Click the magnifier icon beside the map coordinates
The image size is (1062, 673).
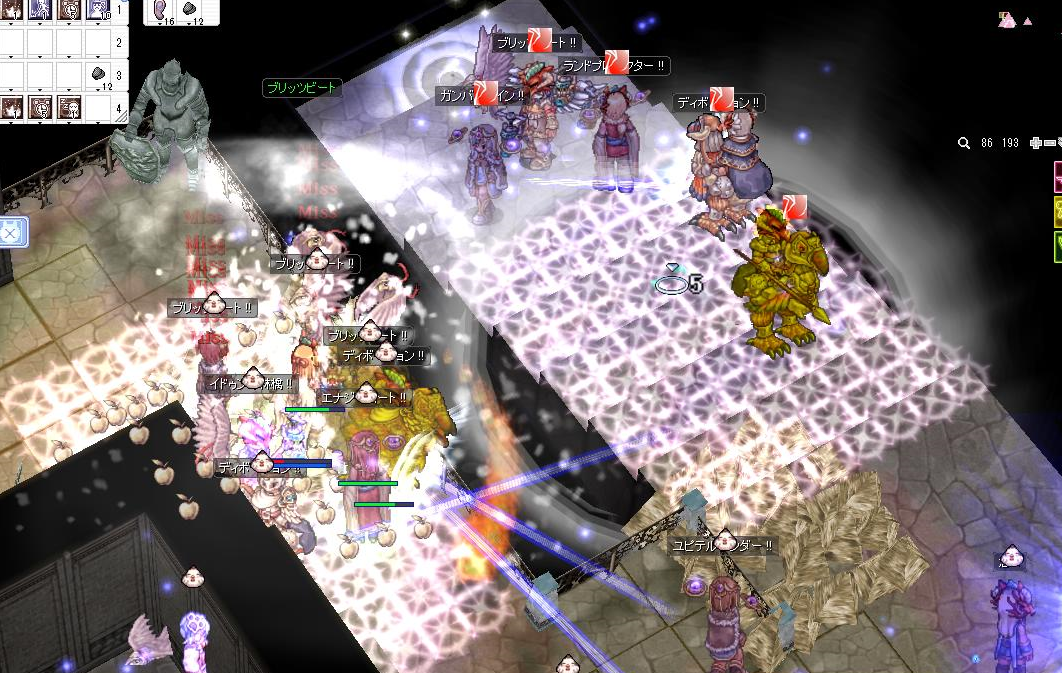point(964,143)
